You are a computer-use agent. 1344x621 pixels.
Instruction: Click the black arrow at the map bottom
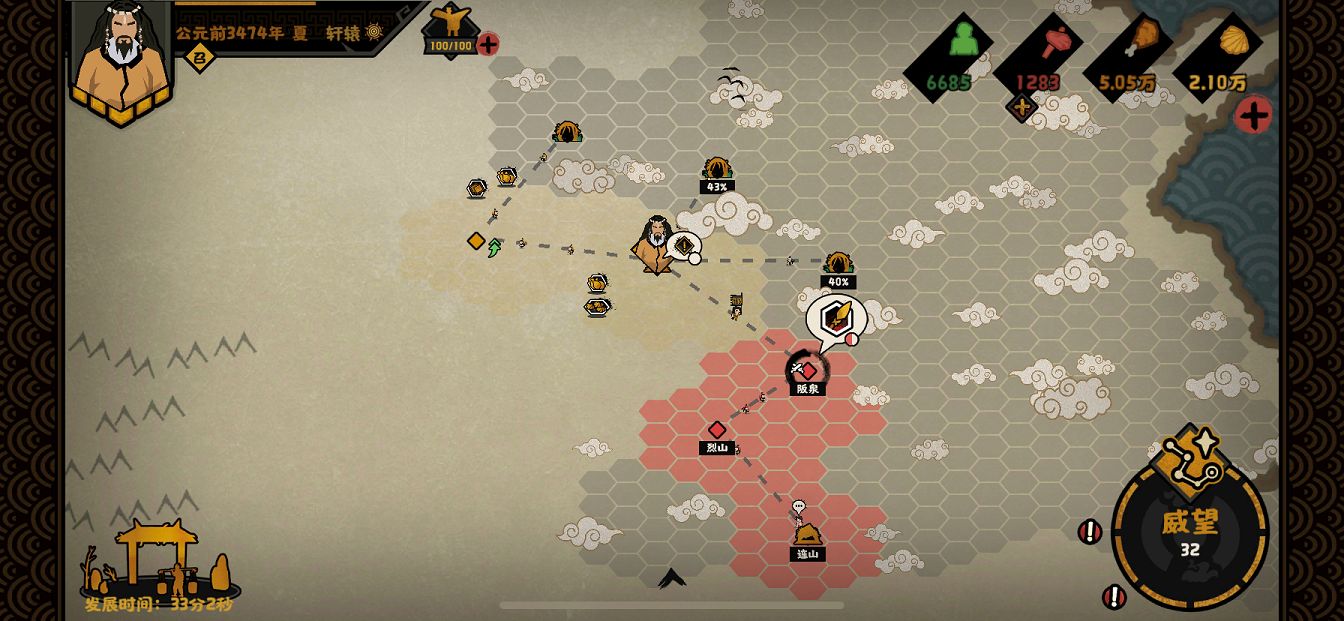(672, 578)
